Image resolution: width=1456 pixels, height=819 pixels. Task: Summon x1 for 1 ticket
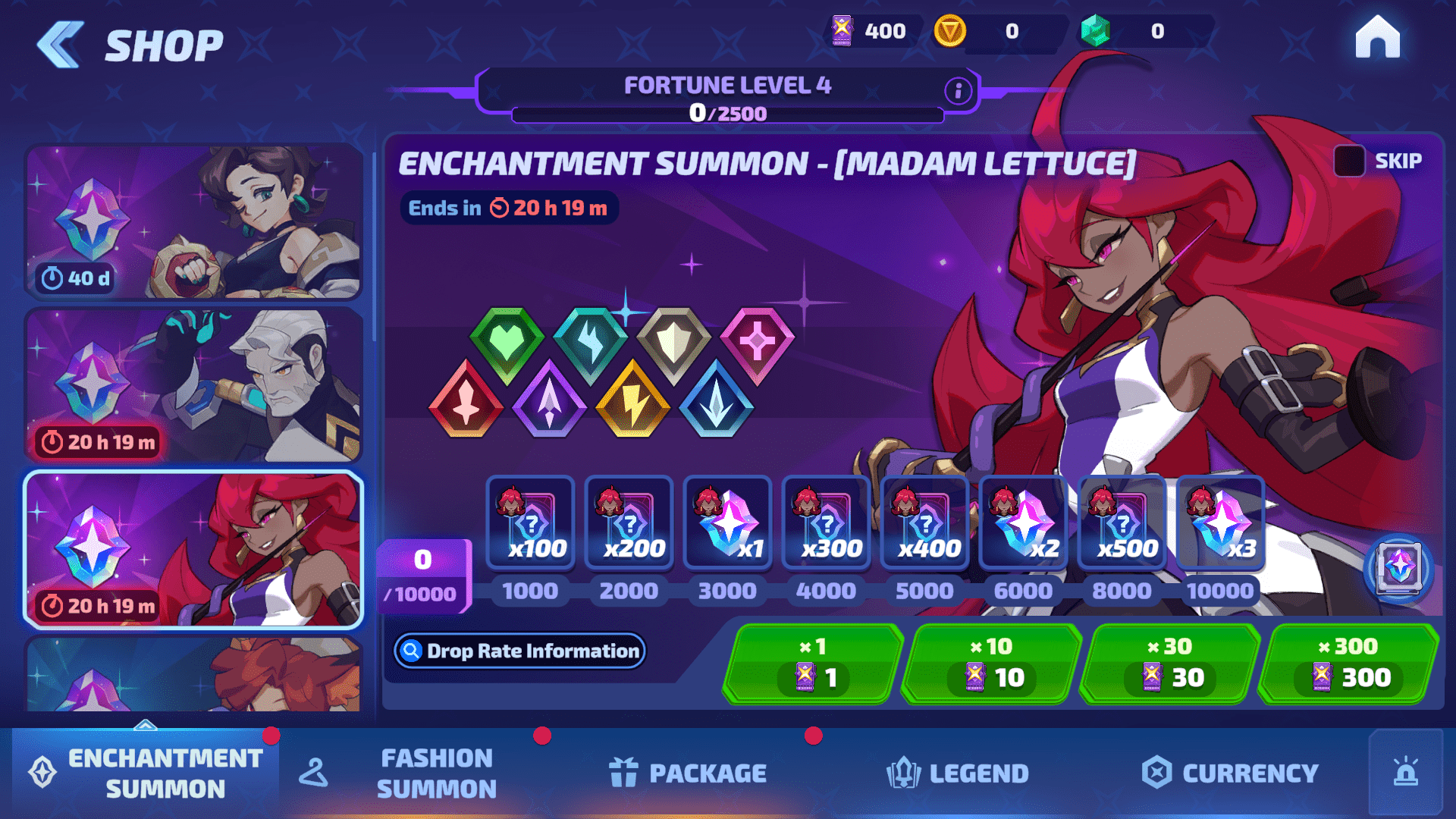click(x=813, y=664)
